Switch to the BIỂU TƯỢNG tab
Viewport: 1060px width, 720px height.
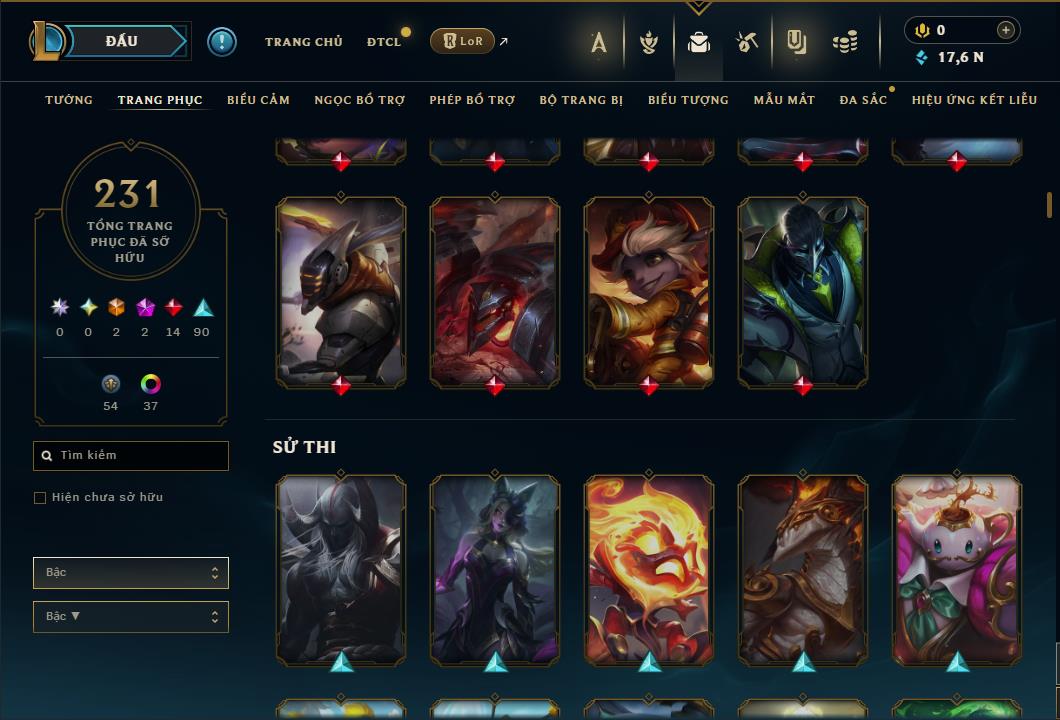coord(688,100)
